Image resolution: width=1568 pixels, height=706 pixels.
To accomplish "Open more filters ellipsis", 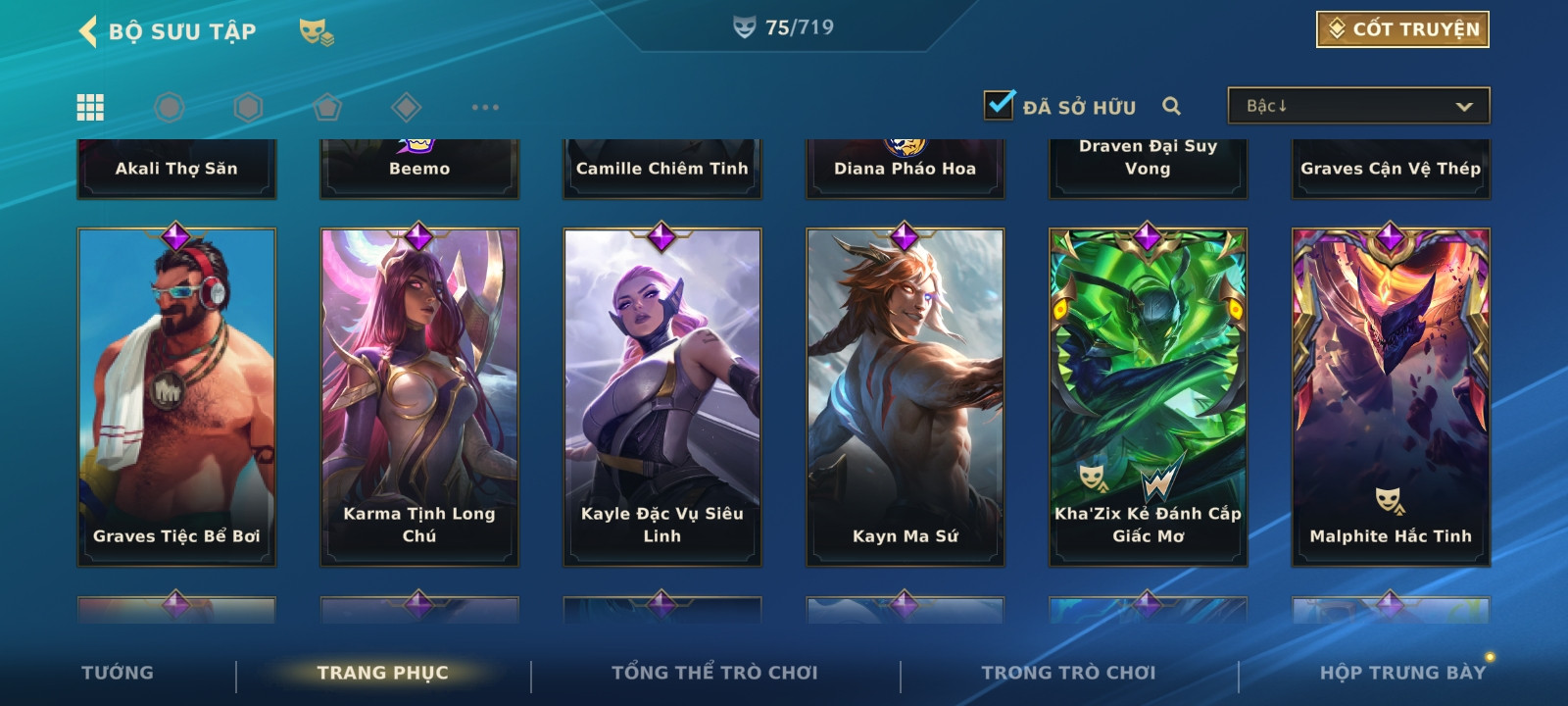I will pos(485,107).
